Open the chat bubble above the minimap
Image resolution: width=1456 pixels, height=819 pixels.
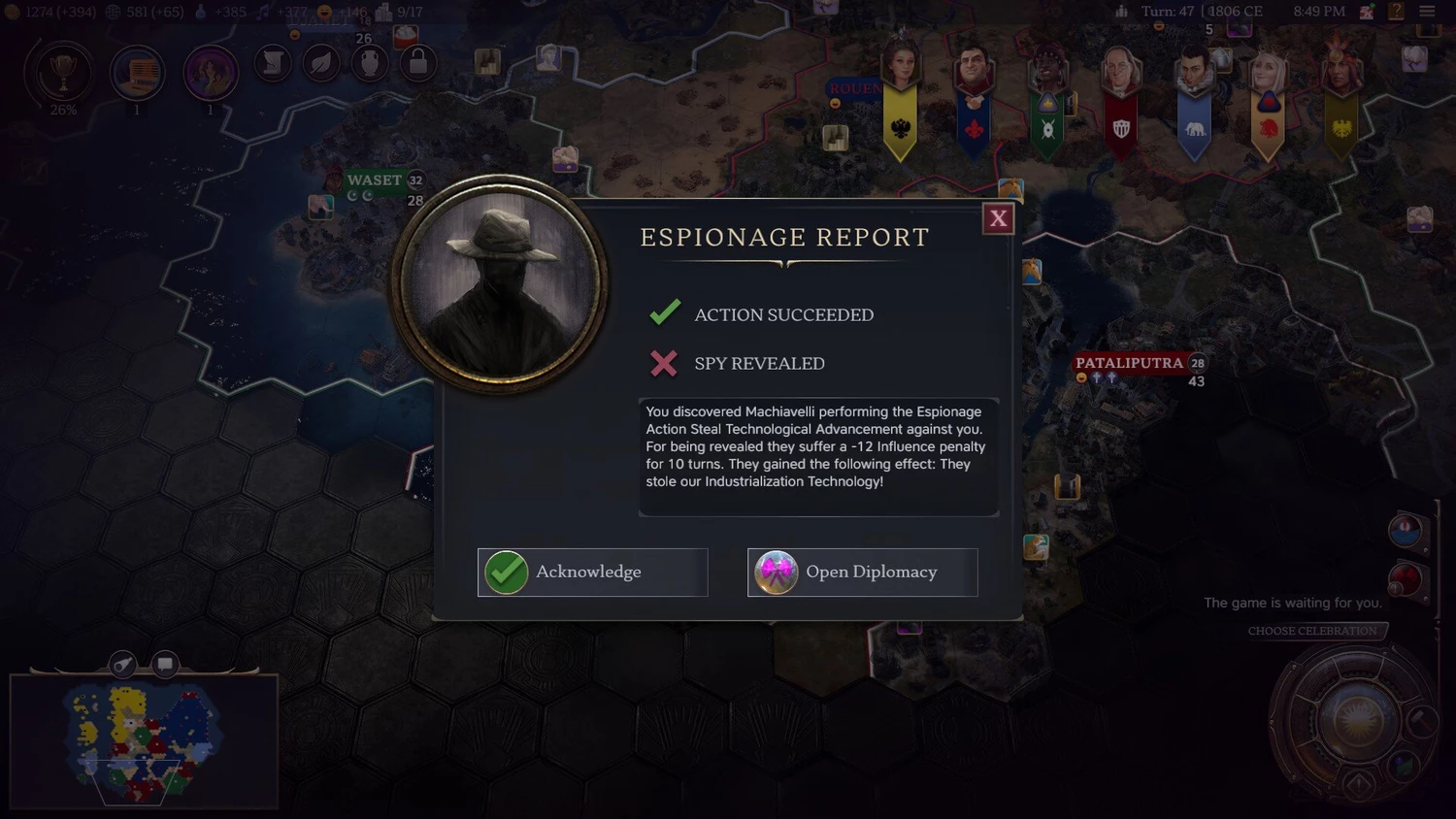coord(165,665)
